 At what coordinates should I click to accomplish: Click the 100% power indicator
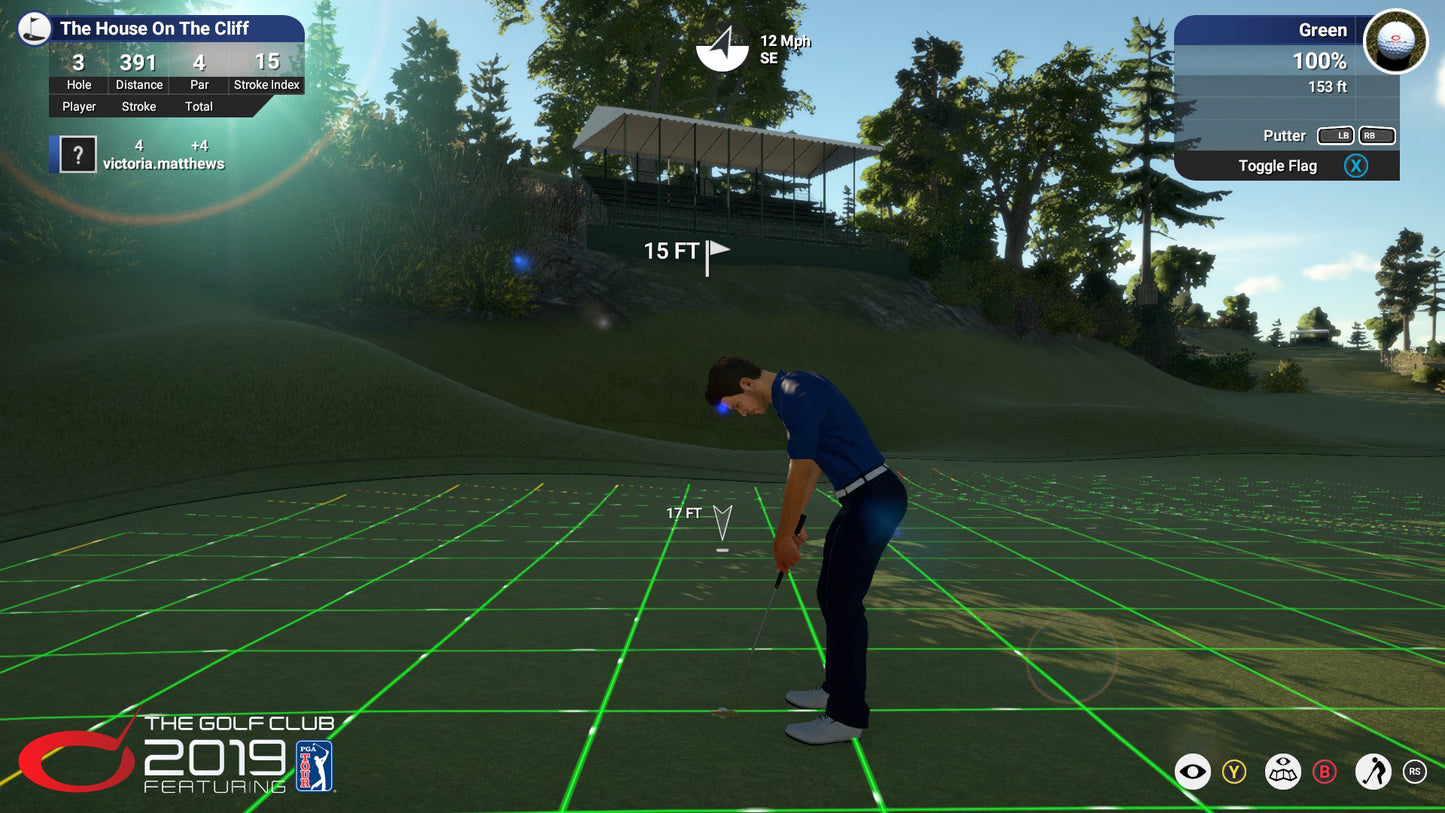coord(1320,60)
